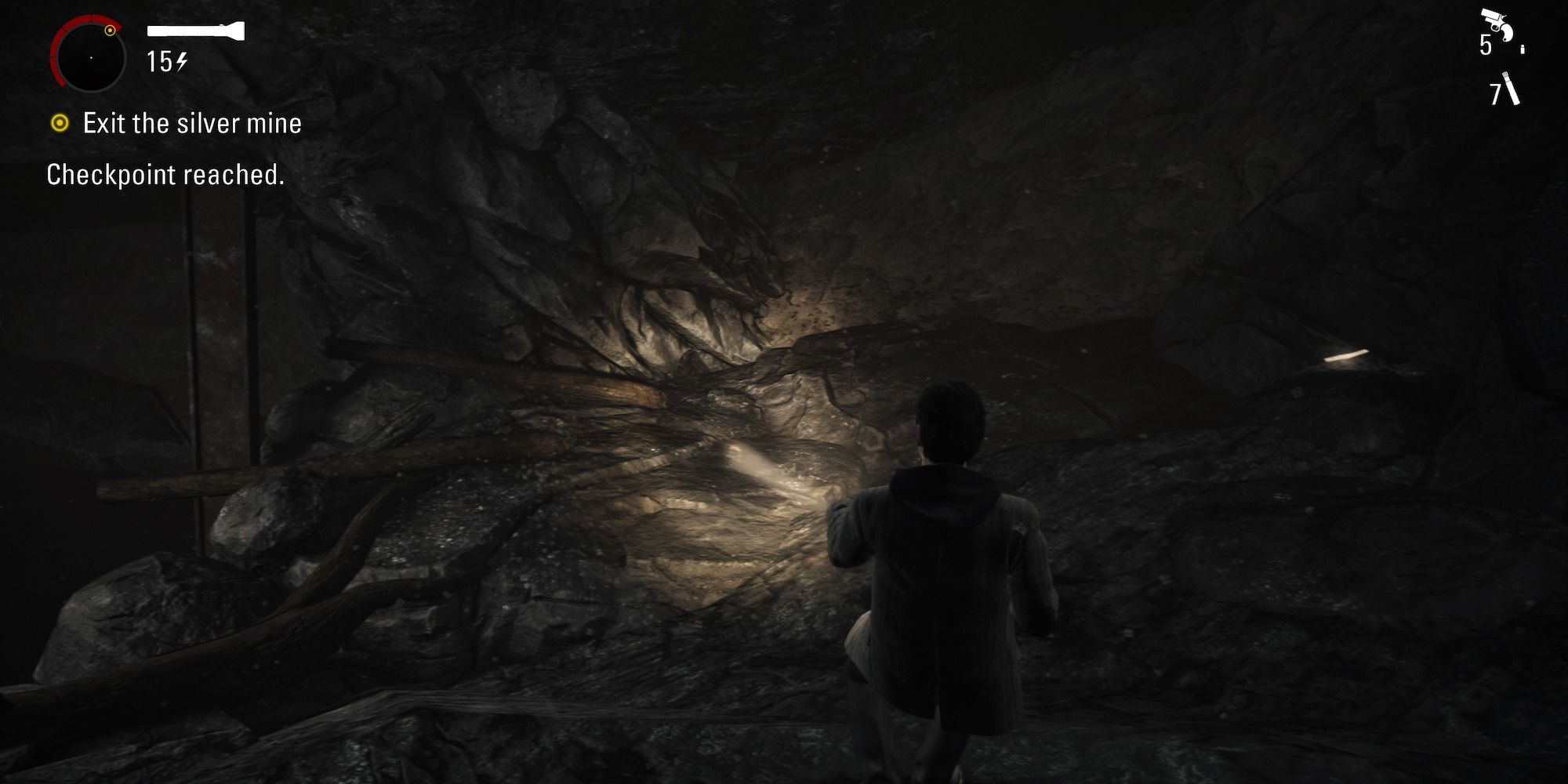Viewport: 1568px width, 784px height.
Task: Click the yellow objective marker icon
Action: 60,123
